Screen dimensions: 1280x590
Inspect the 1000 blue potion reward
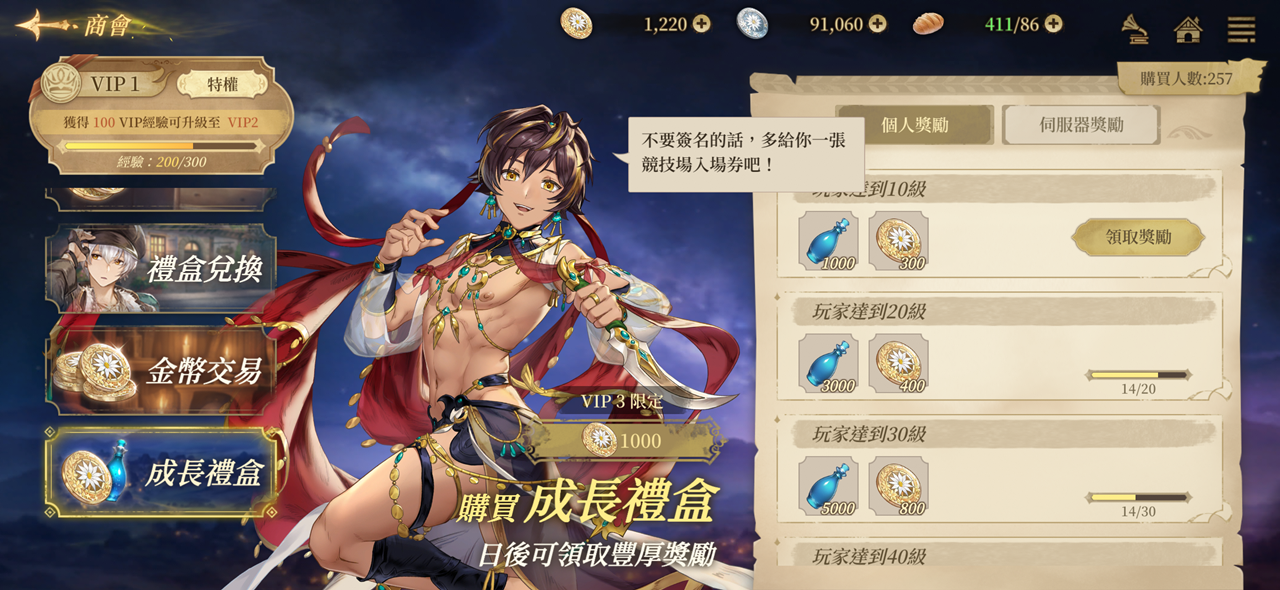coord(828,240)
